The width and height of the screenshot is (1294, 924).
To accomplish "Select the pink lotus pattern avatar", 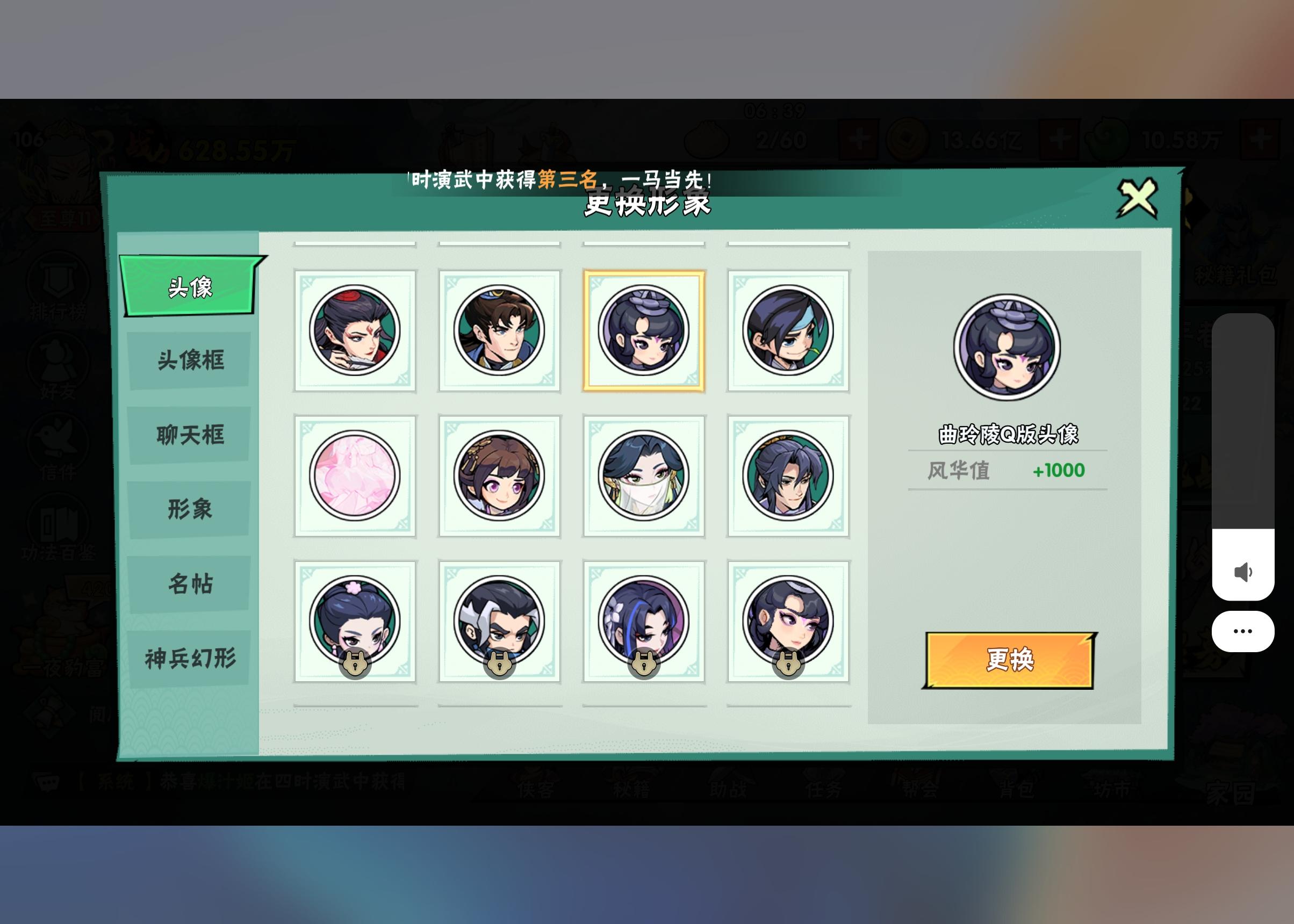I will pos(354,475).
